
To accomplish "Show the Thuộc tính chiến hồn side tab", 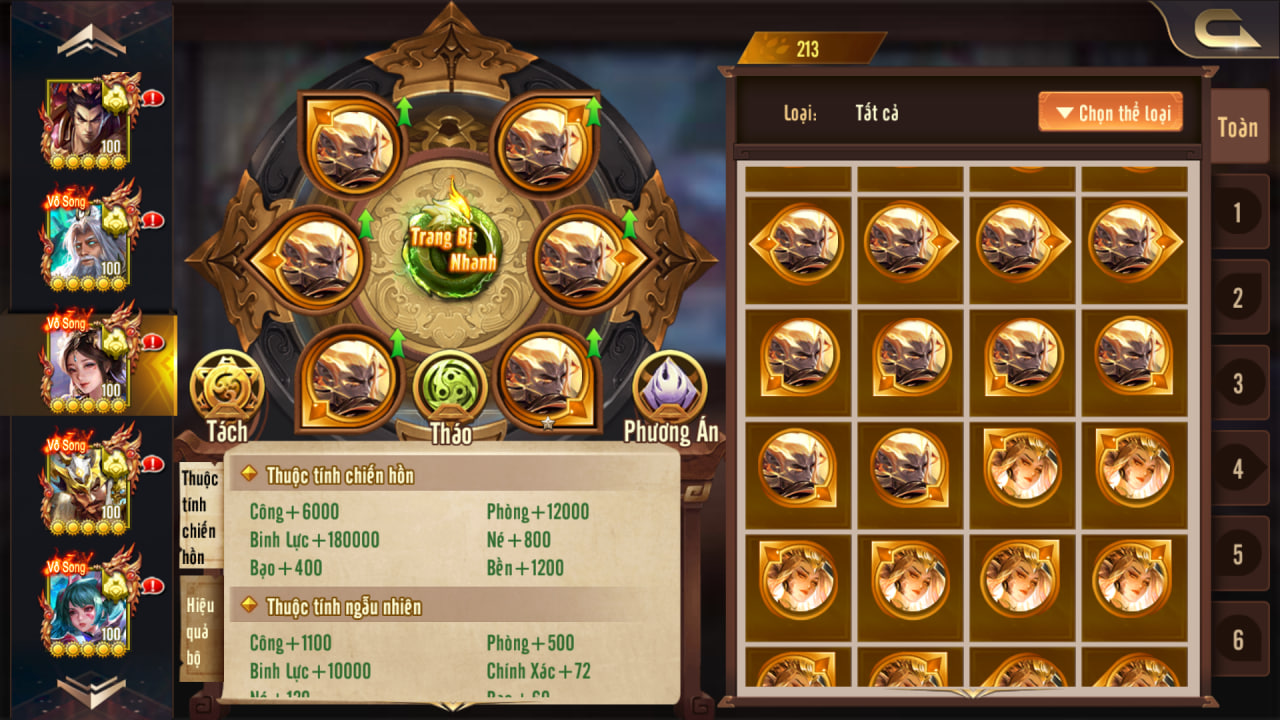I will 199,517.
